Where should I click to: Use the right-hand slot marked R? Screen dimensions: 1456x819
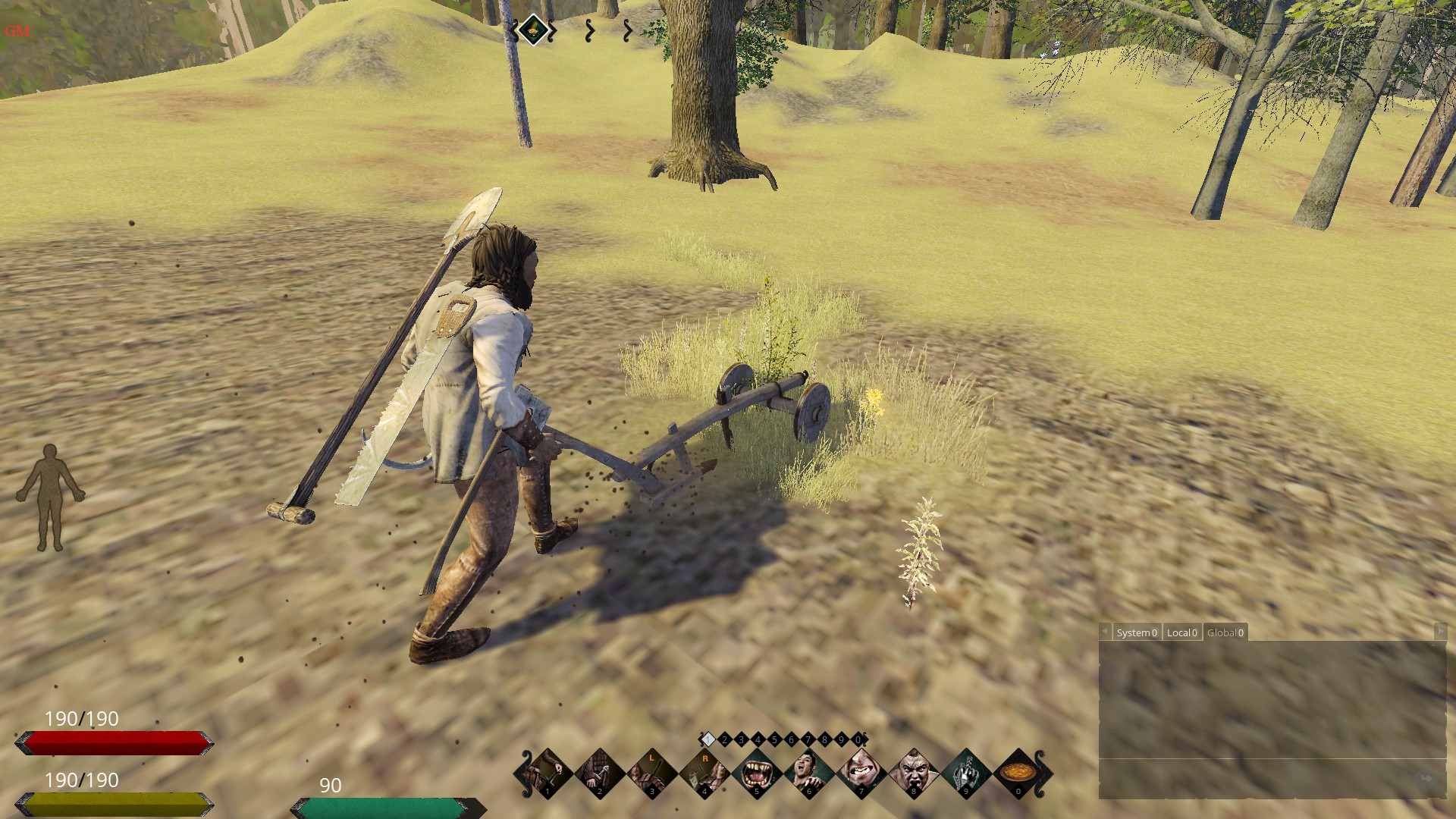click(x=704, y=773)
